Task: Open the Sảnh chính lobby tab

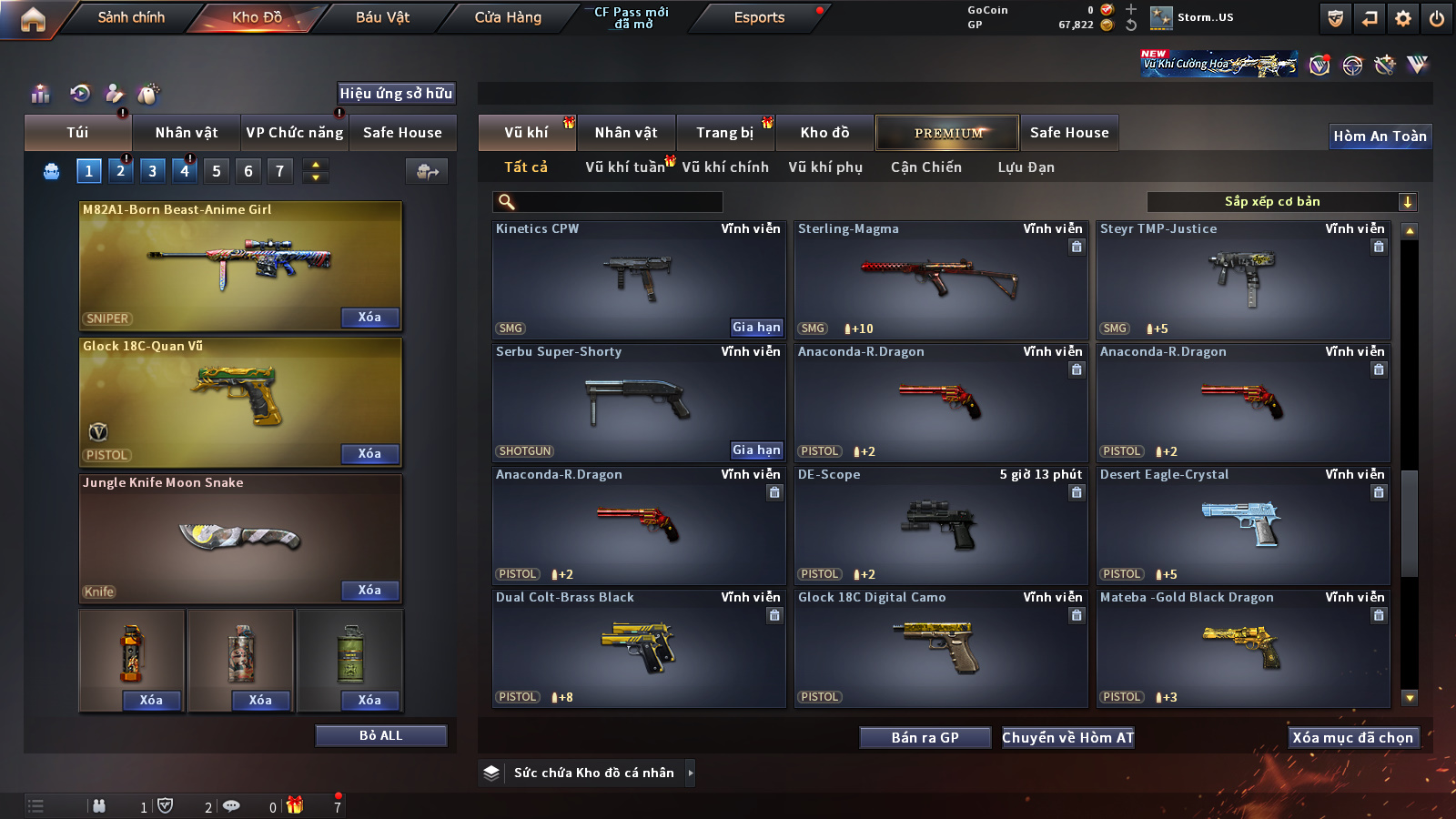Action: click(131, 17)
